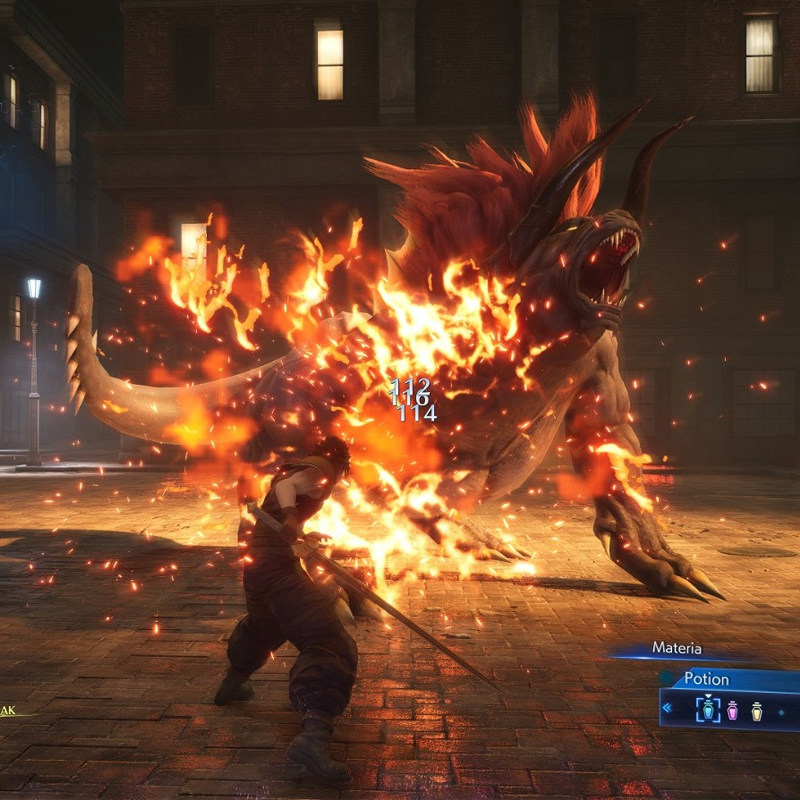This screenshot has width=800, height=800.
Task: Choose the blue Potion item icon
Action: coord(708,710)
